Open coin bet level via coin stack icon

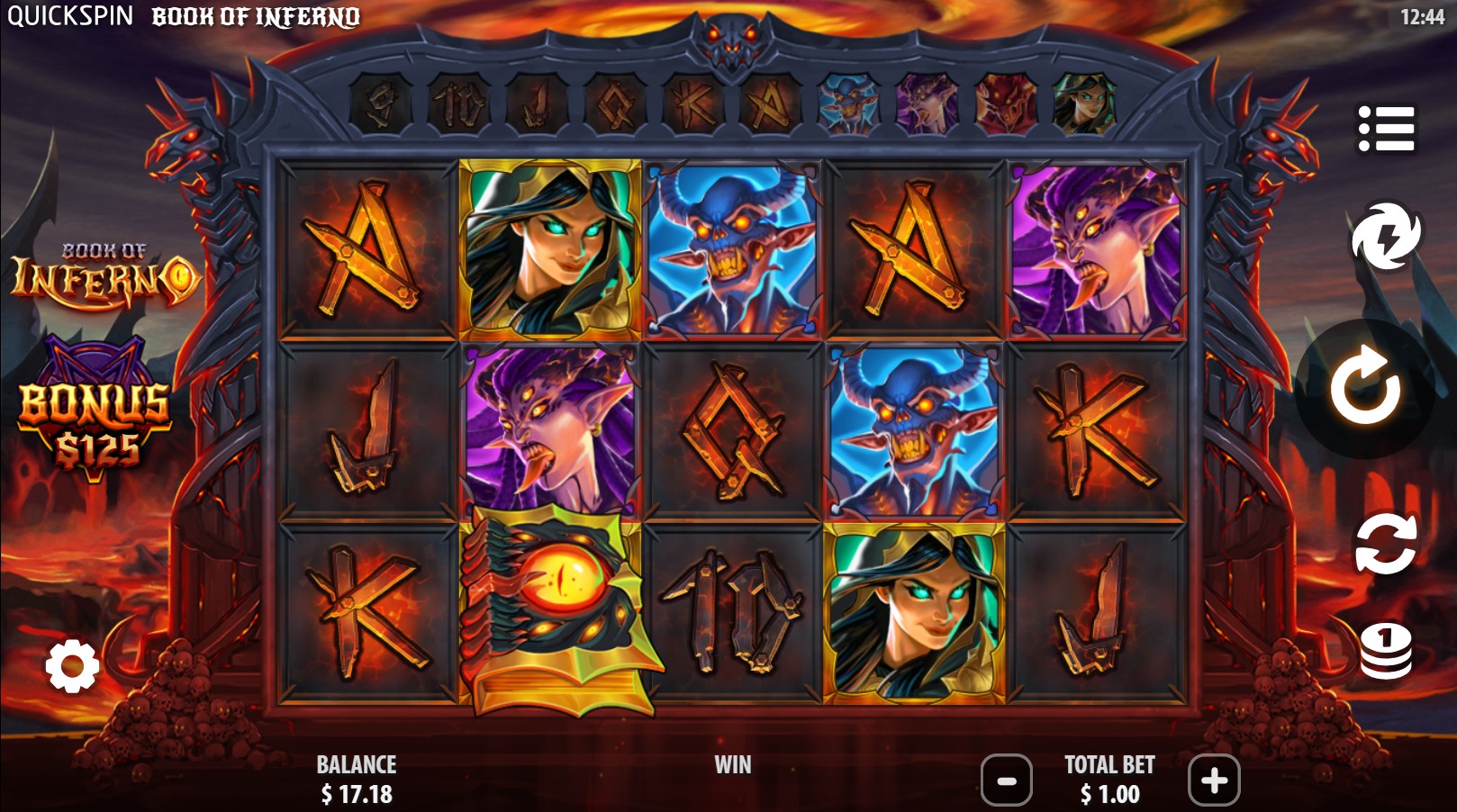point(1388,651)
